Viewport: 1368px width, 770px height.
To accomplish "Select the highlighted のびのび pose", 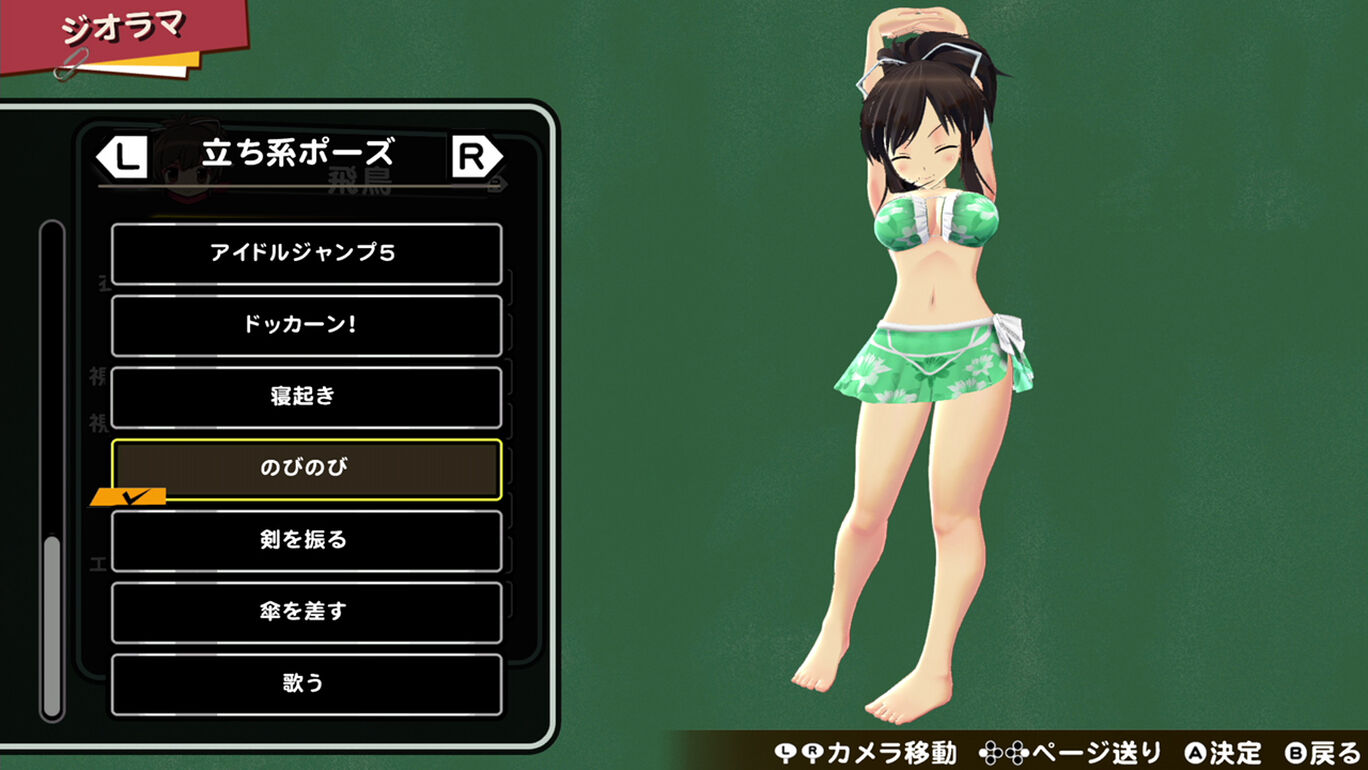I will (x=306, y=469).
